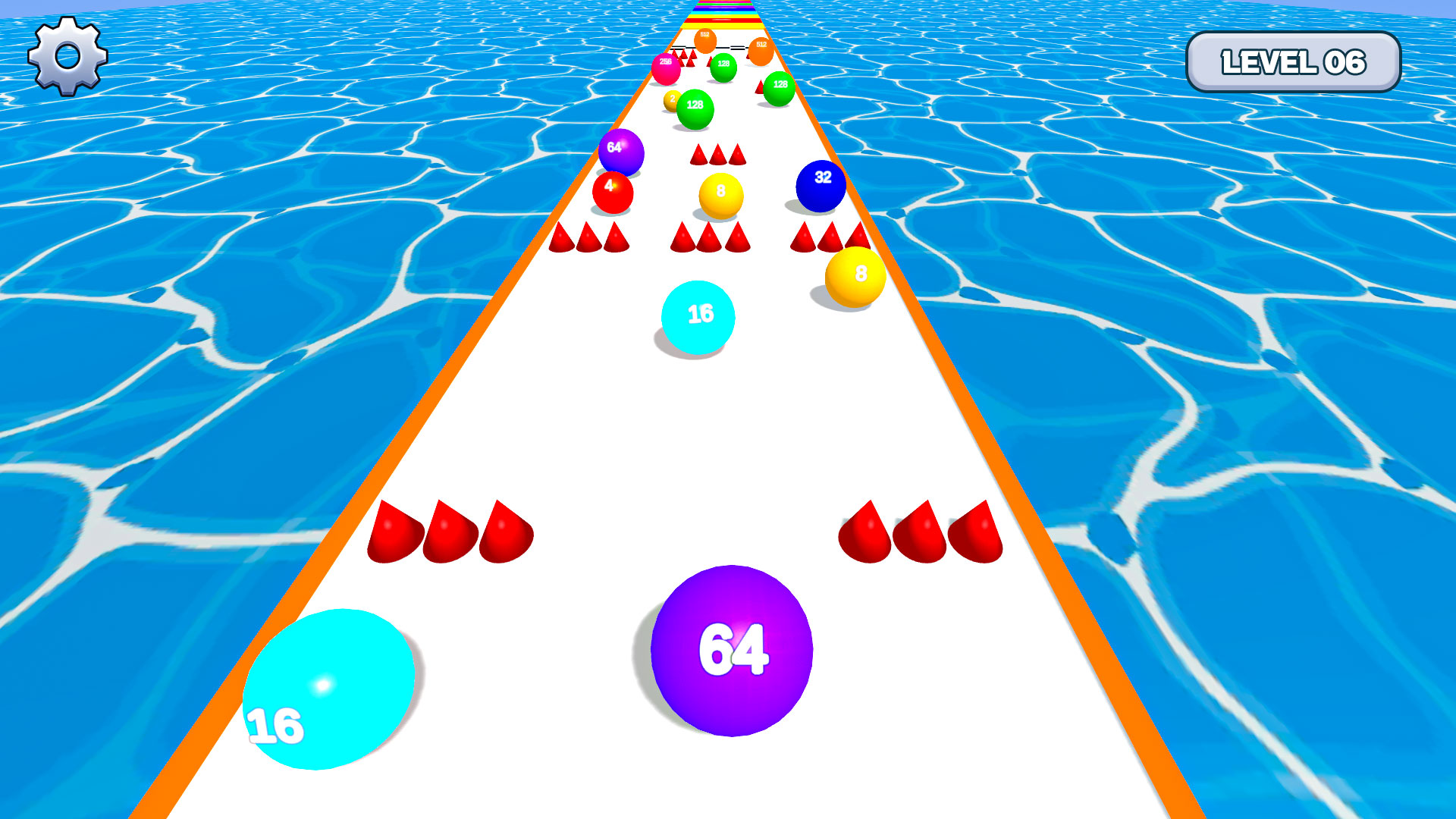Click the LEVEL 06 badge
Image resolution: width=1456 pixels, height=819 pixels.
tap(1294, 62)
